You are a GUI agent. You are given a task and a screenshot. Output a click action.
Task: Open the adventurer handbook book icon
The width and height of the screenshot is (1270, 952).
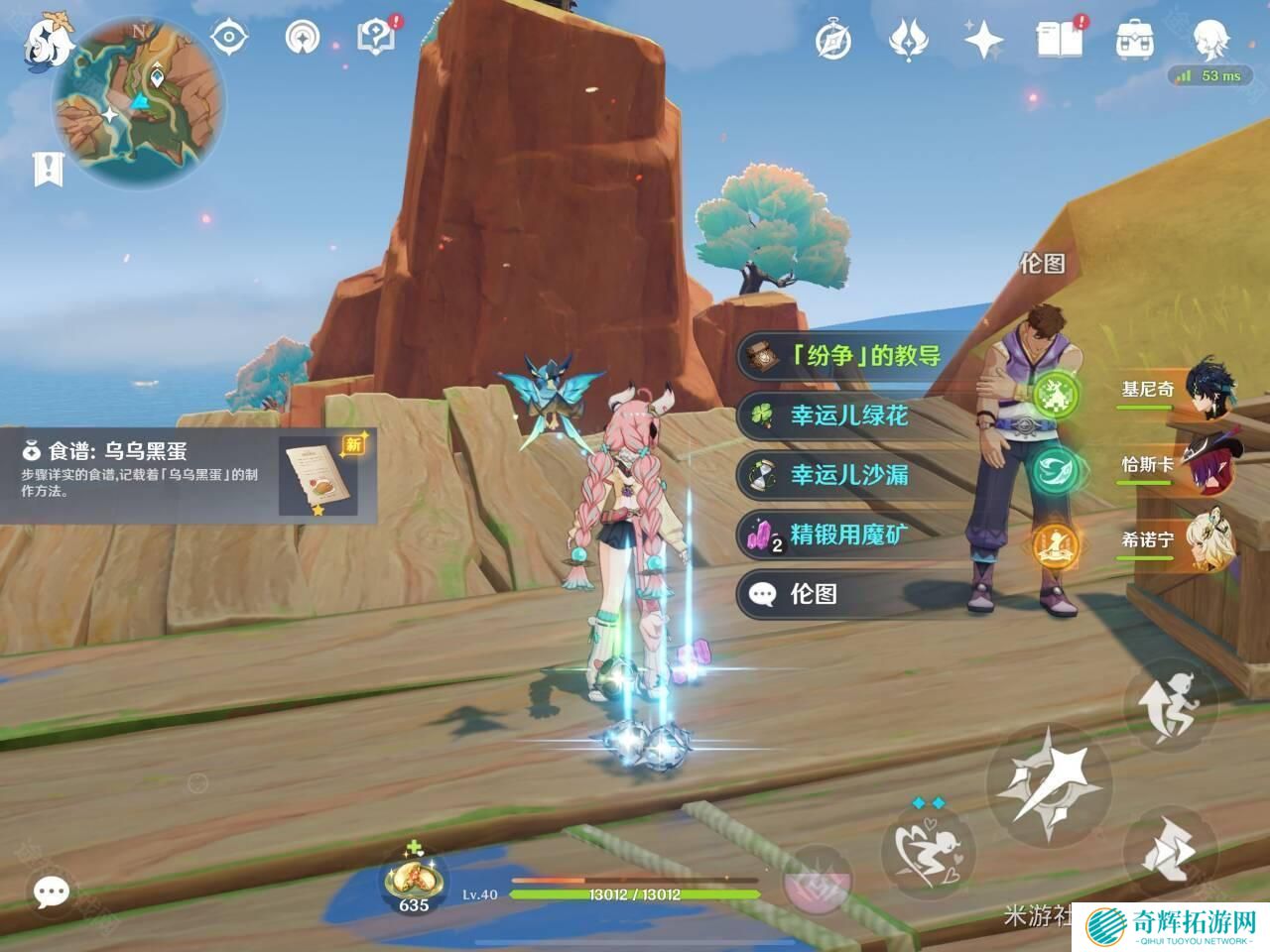click(1058, 40)
